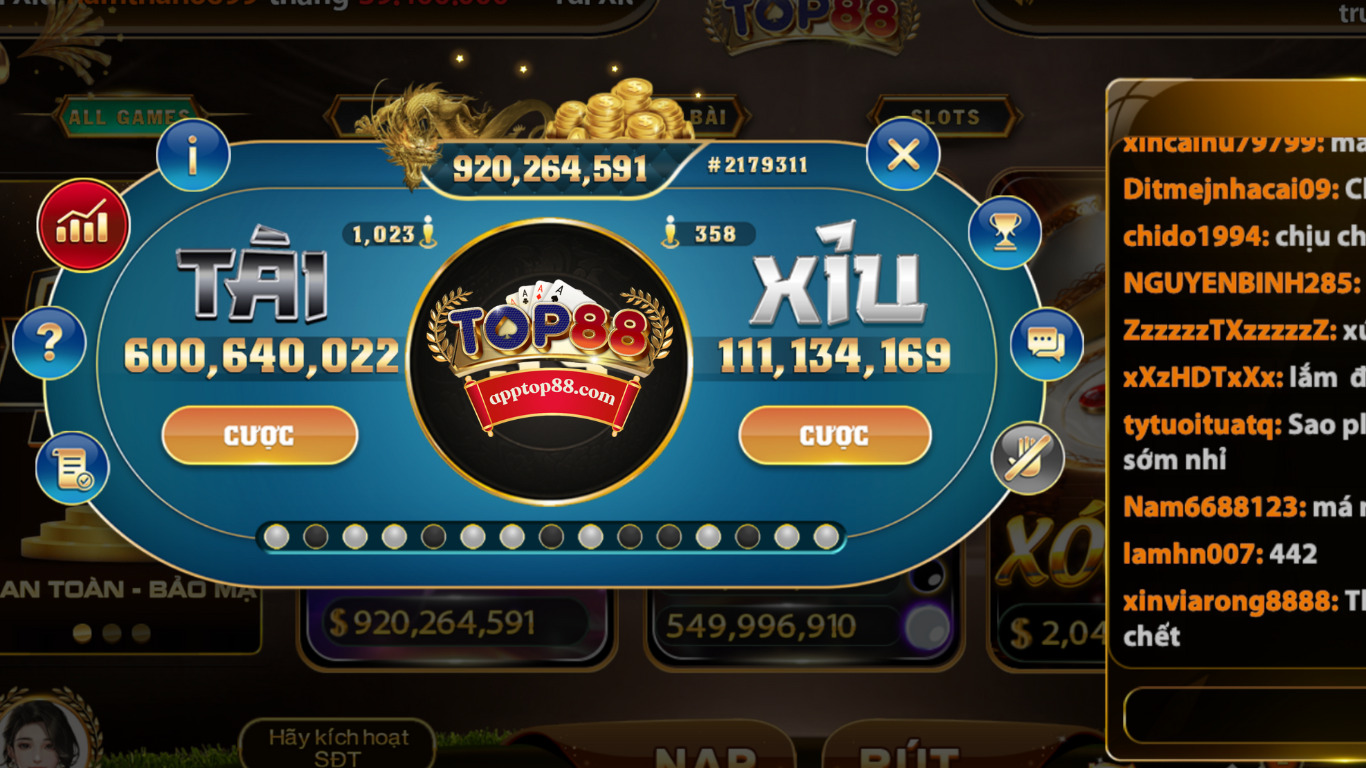Switch to the ALL GAMES tab
Viewport: 1366px width, 768px height.
[x=128, y=114]
